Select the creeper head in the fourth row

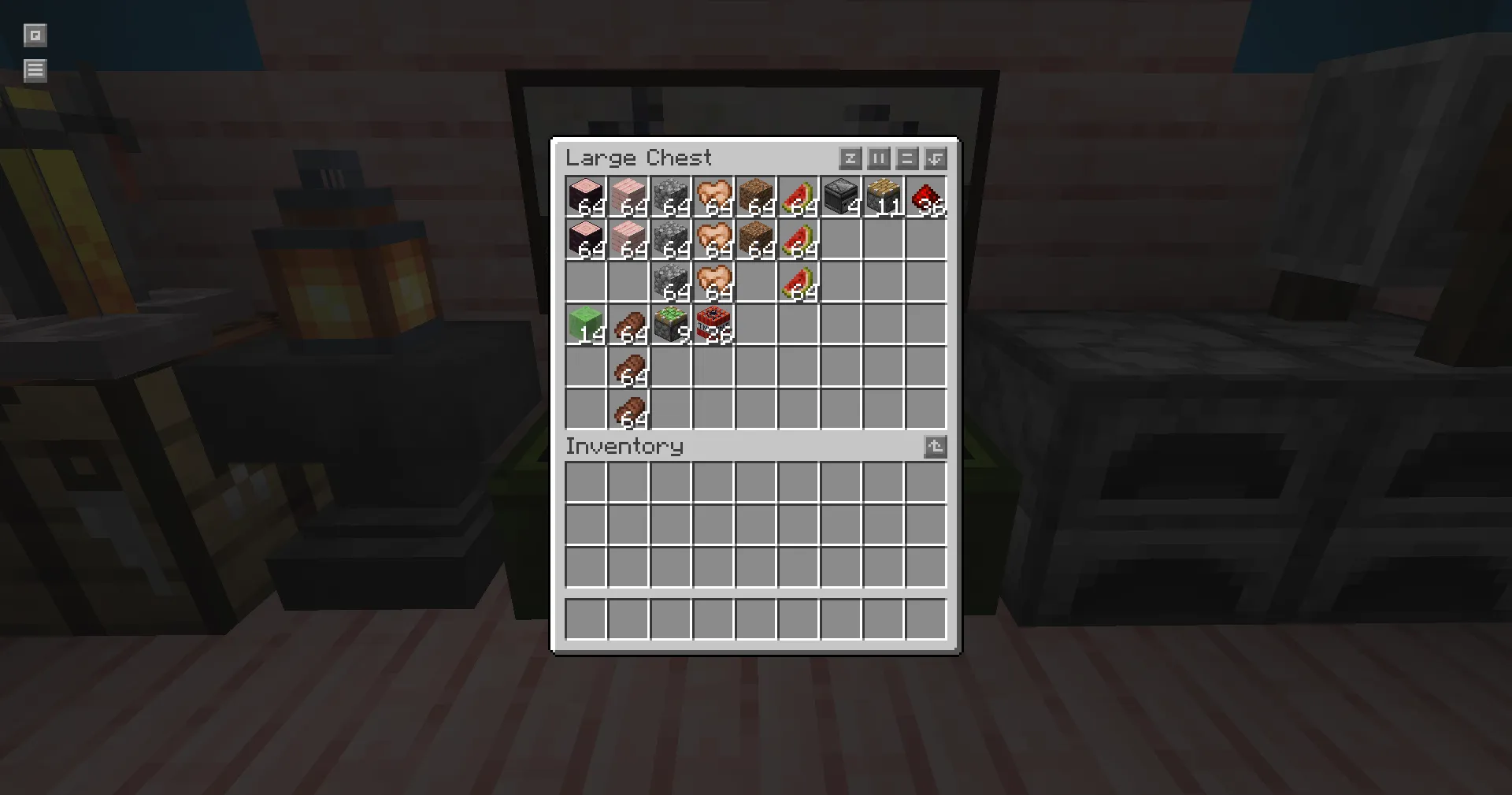[x=670, y=326]
